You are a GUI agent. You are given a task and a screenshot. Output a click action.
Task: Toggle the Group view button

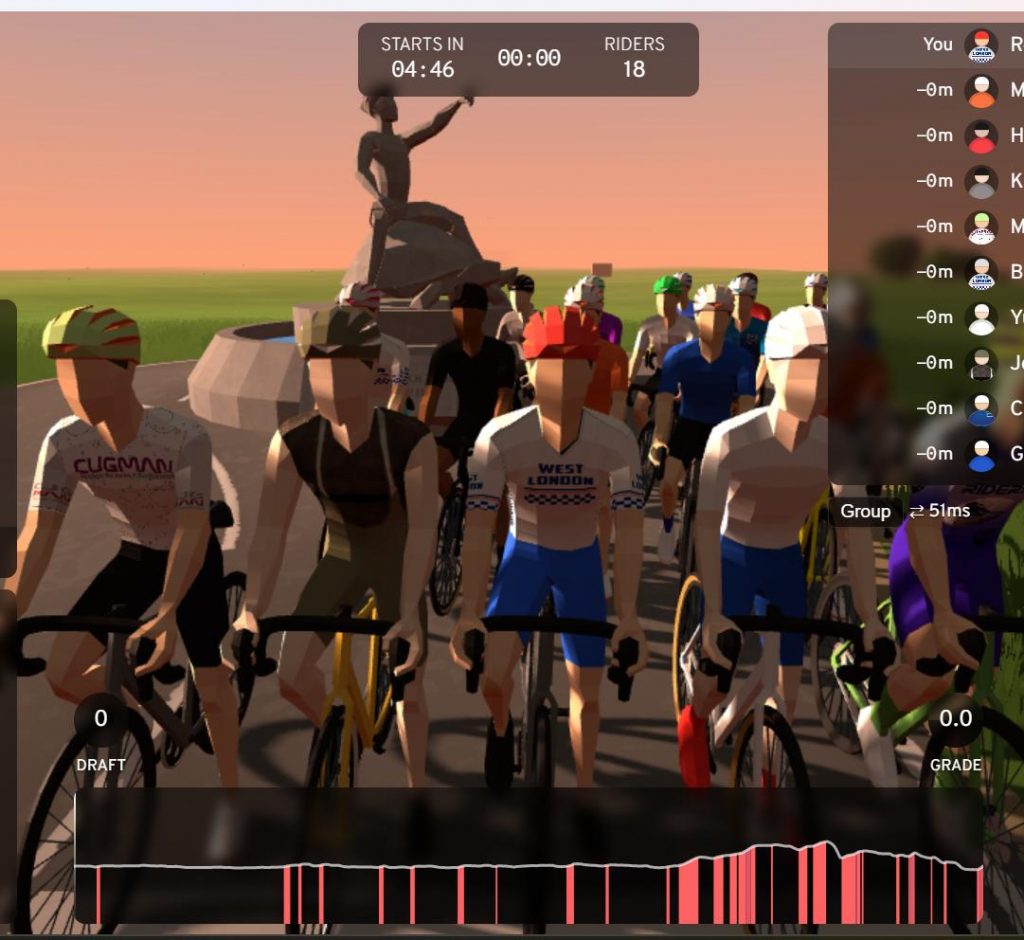[865, 511]
